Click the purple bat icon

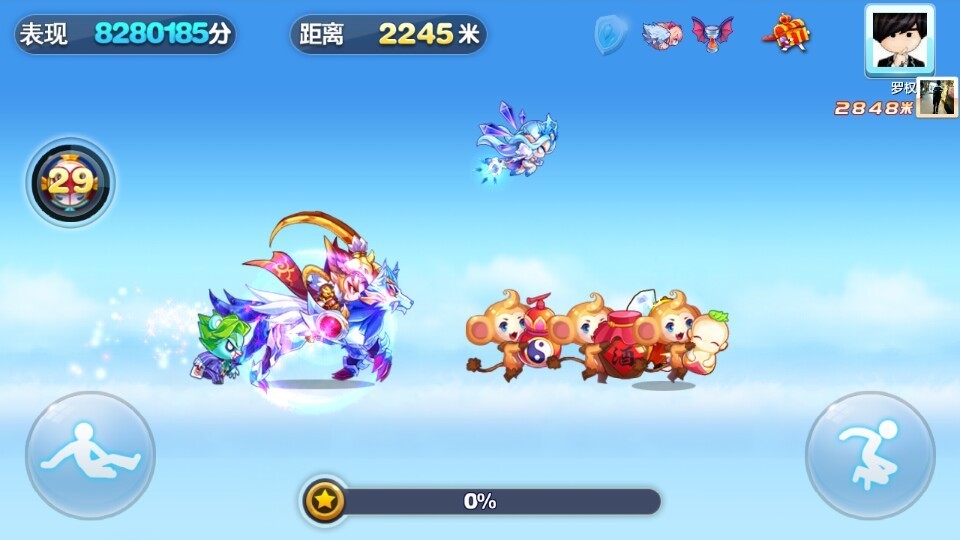coord(712,34)
